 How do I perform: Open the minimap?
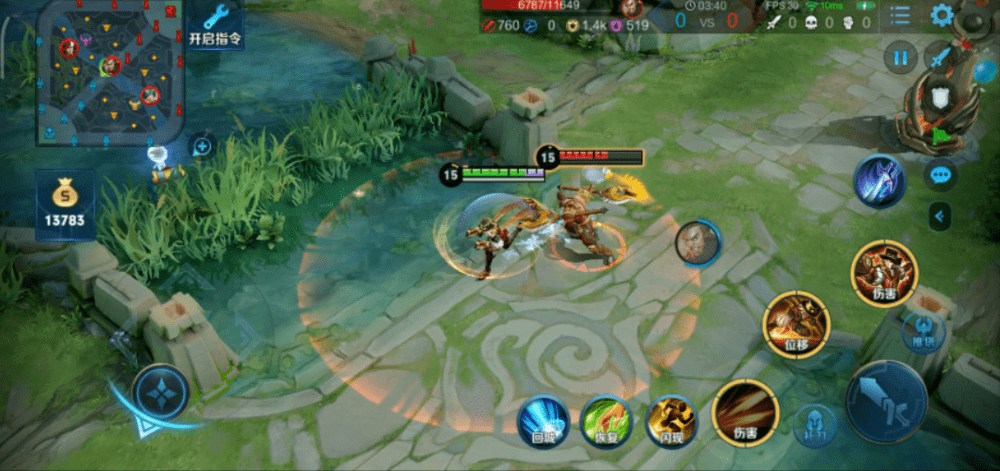point(109,72)
